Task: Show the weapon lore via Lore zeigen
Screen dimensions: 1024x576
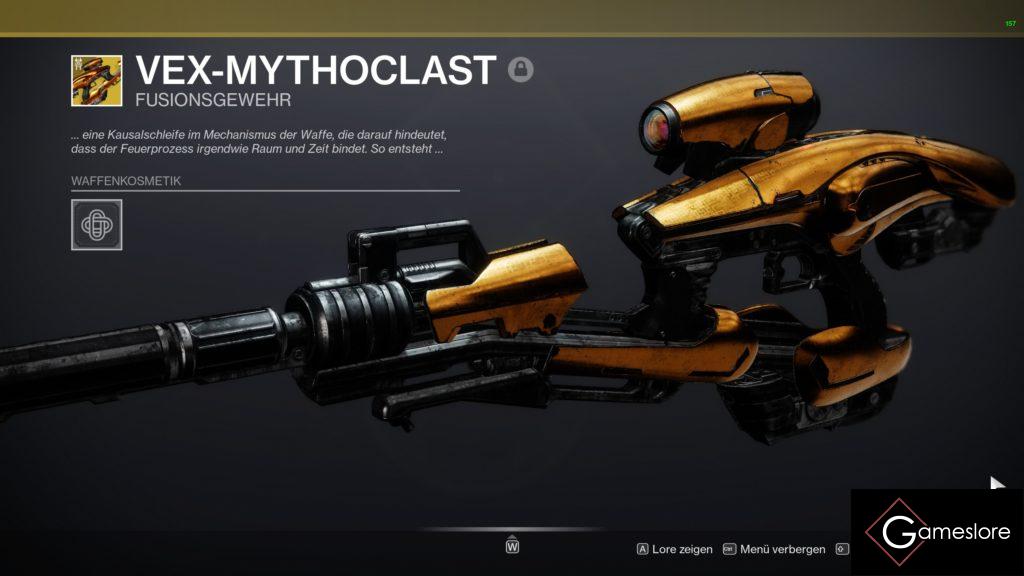Action: (675, 549)
